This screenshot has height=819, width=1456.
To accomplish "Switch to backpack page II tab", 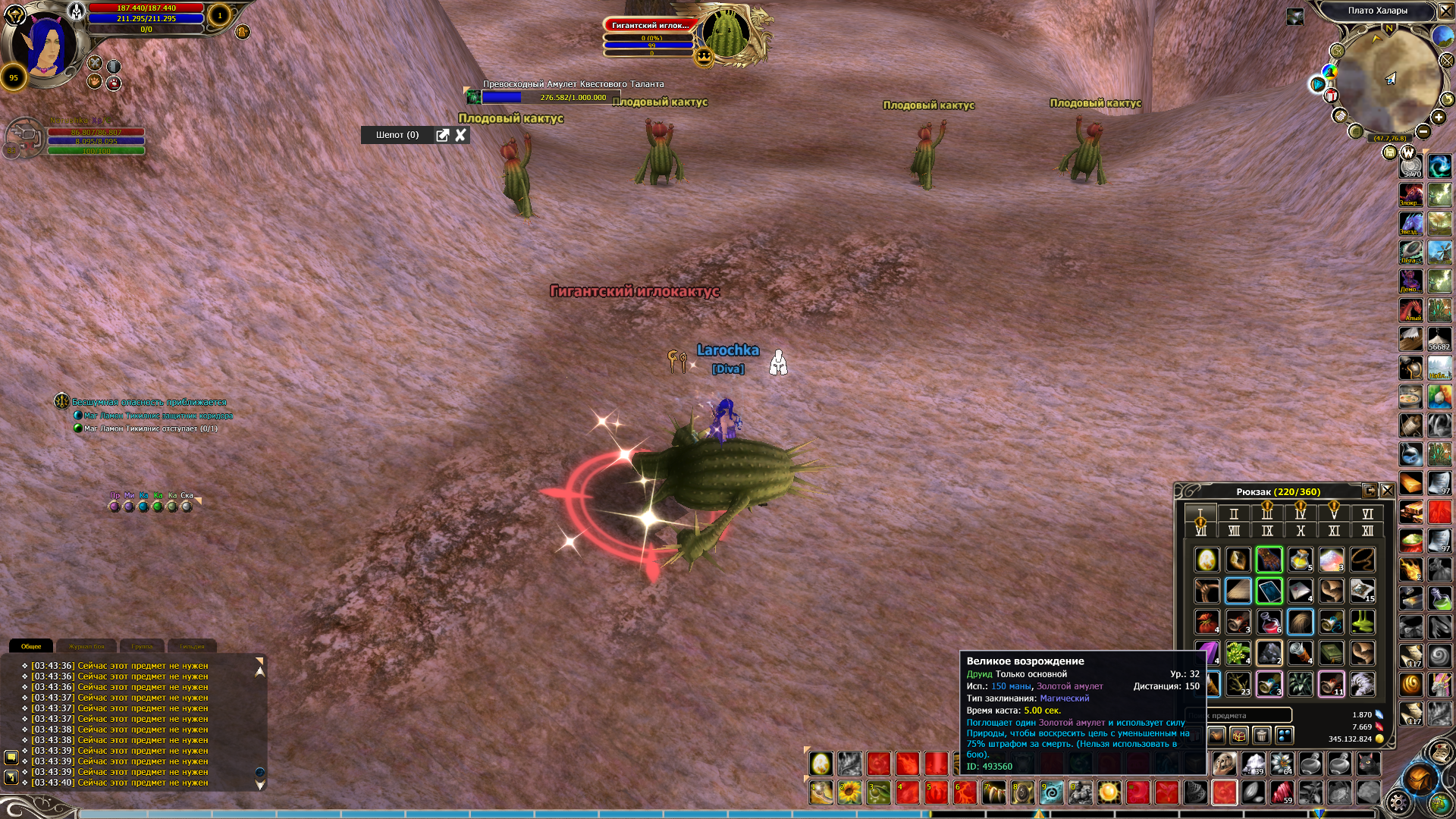I will pos(1234,513).
